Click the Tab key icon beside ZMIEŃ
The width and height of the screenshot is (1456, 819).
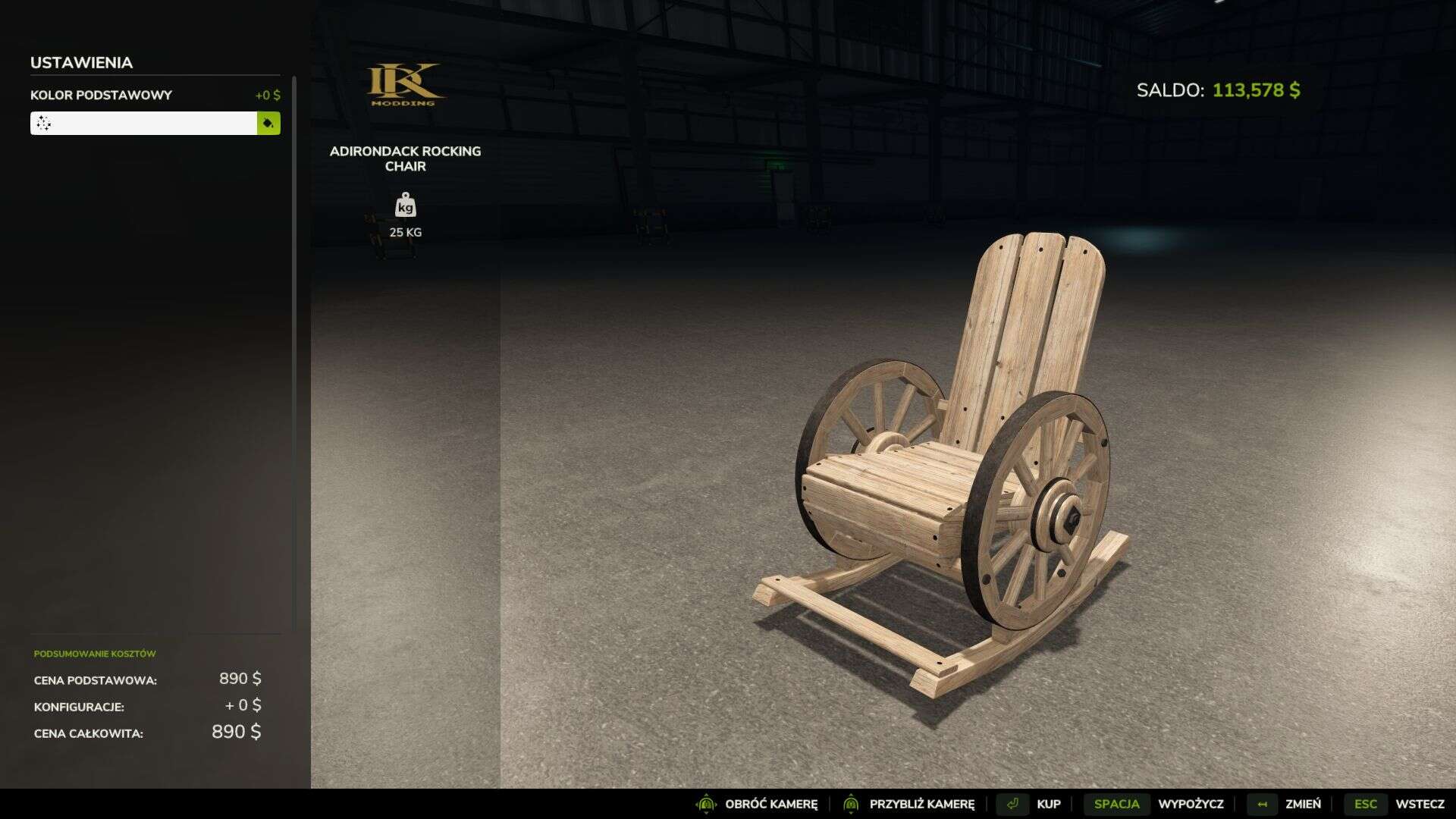[x=1261, y=803]
